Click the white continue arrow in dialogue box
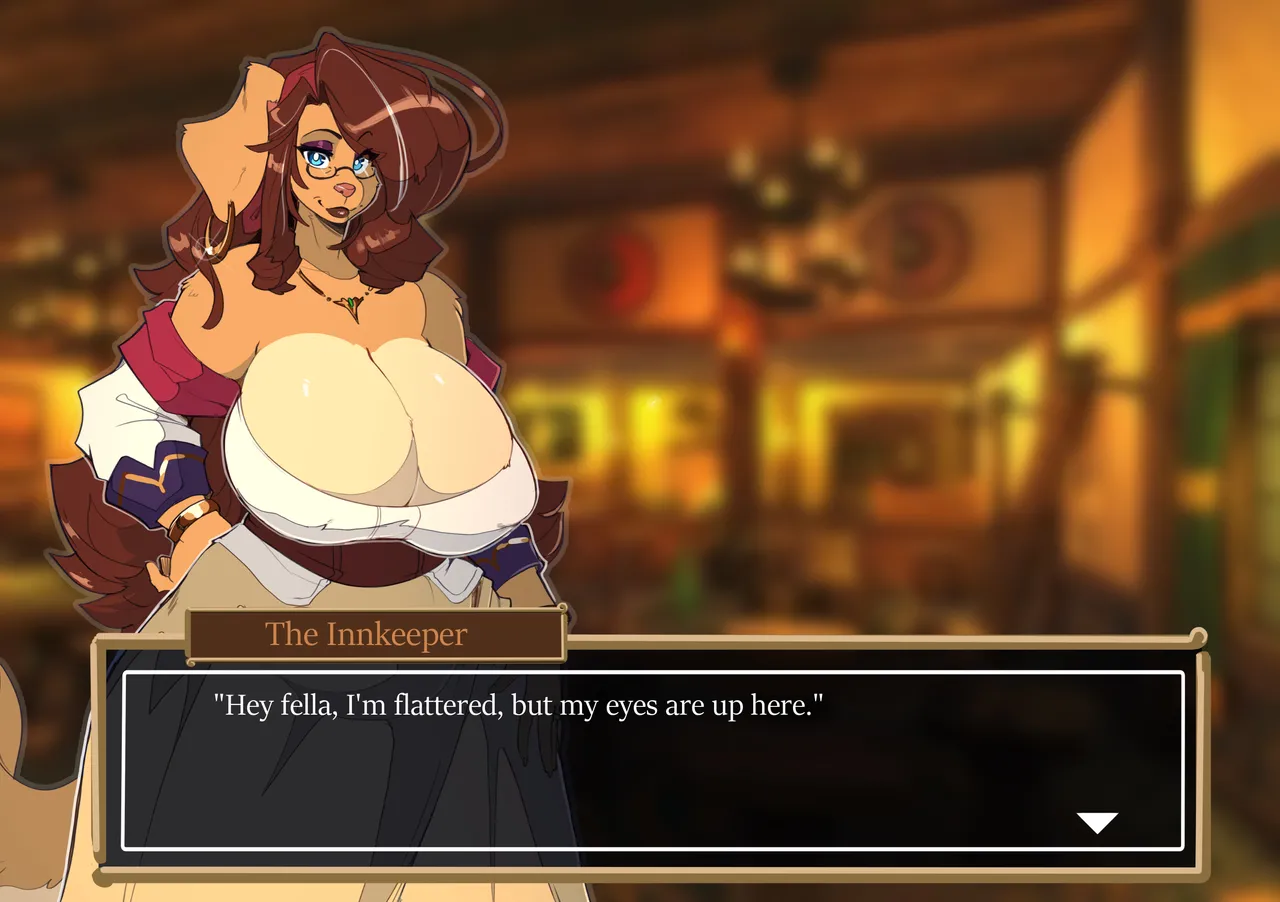The height and width of the screenshot is (902, 1280). (x=1097, y=823)
